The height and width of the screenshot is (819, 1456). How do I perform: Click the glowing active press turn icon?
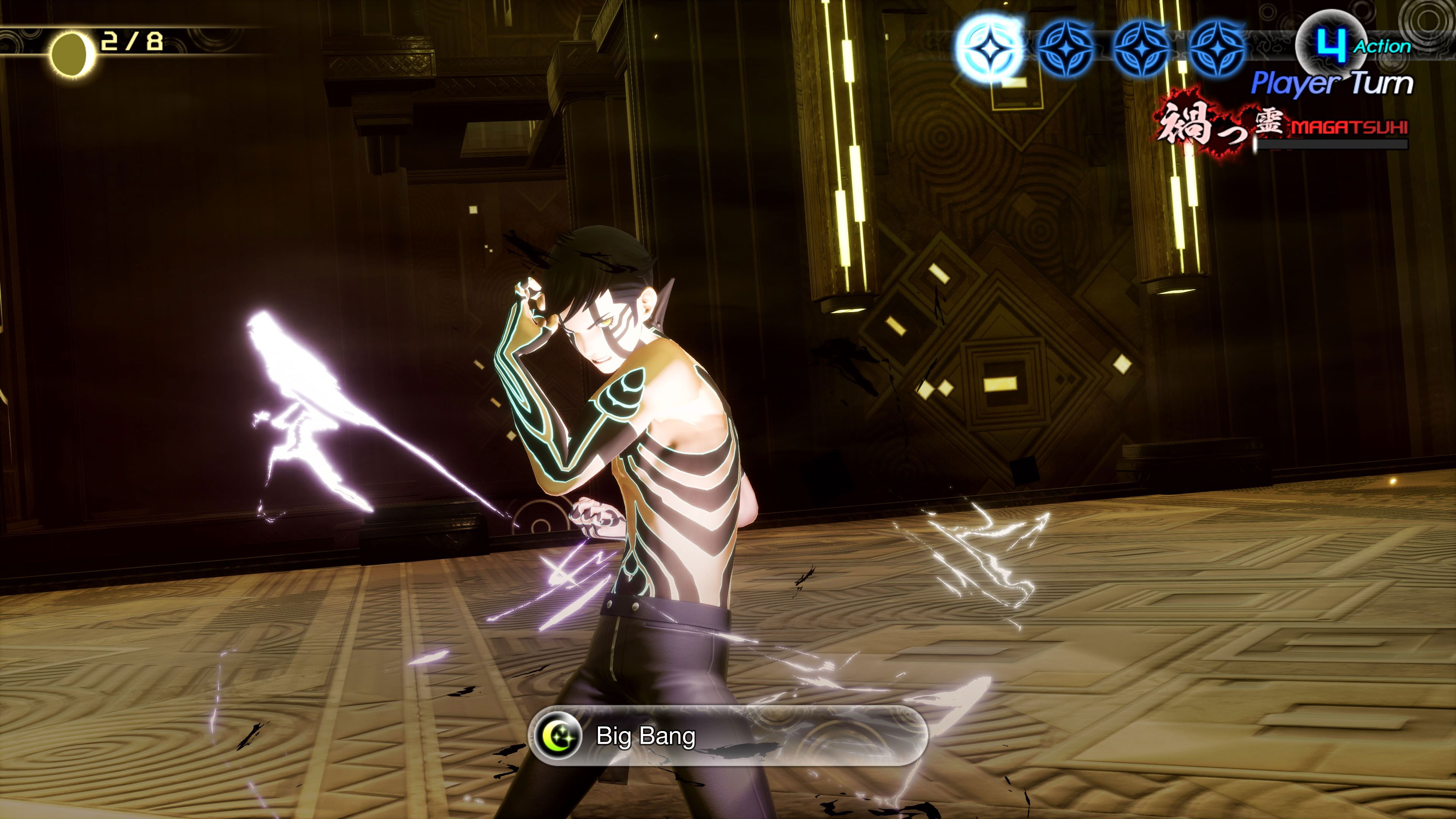(x=989, y=49)
